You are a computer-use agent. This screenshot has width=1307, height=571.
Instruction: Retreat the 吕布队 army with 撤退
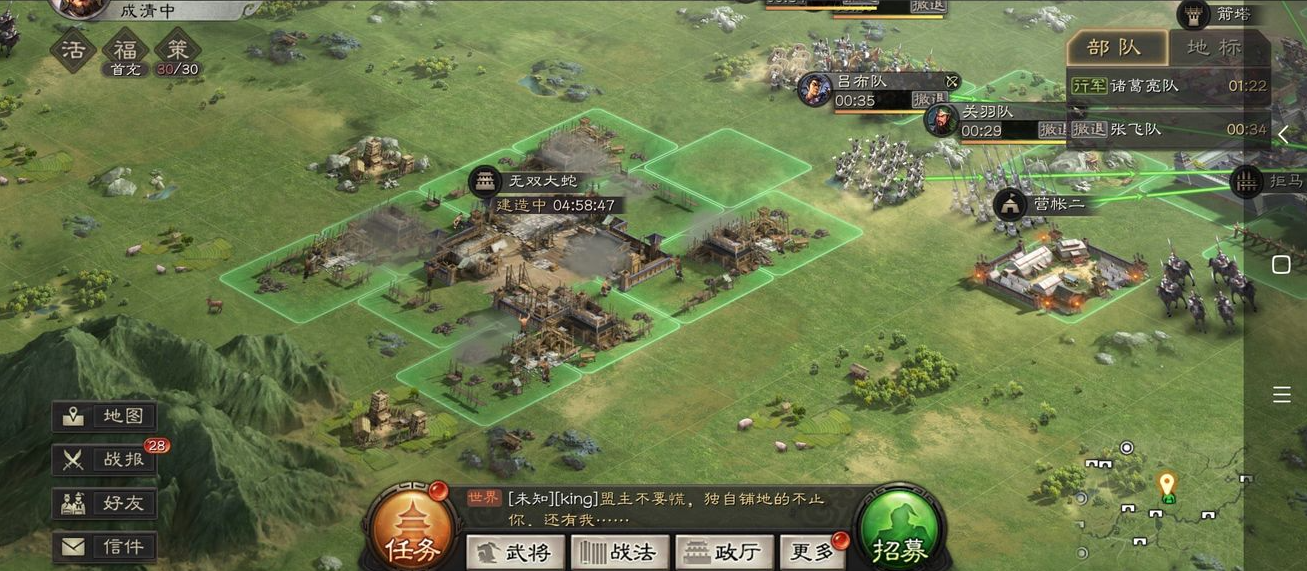[x=927, y=100]
